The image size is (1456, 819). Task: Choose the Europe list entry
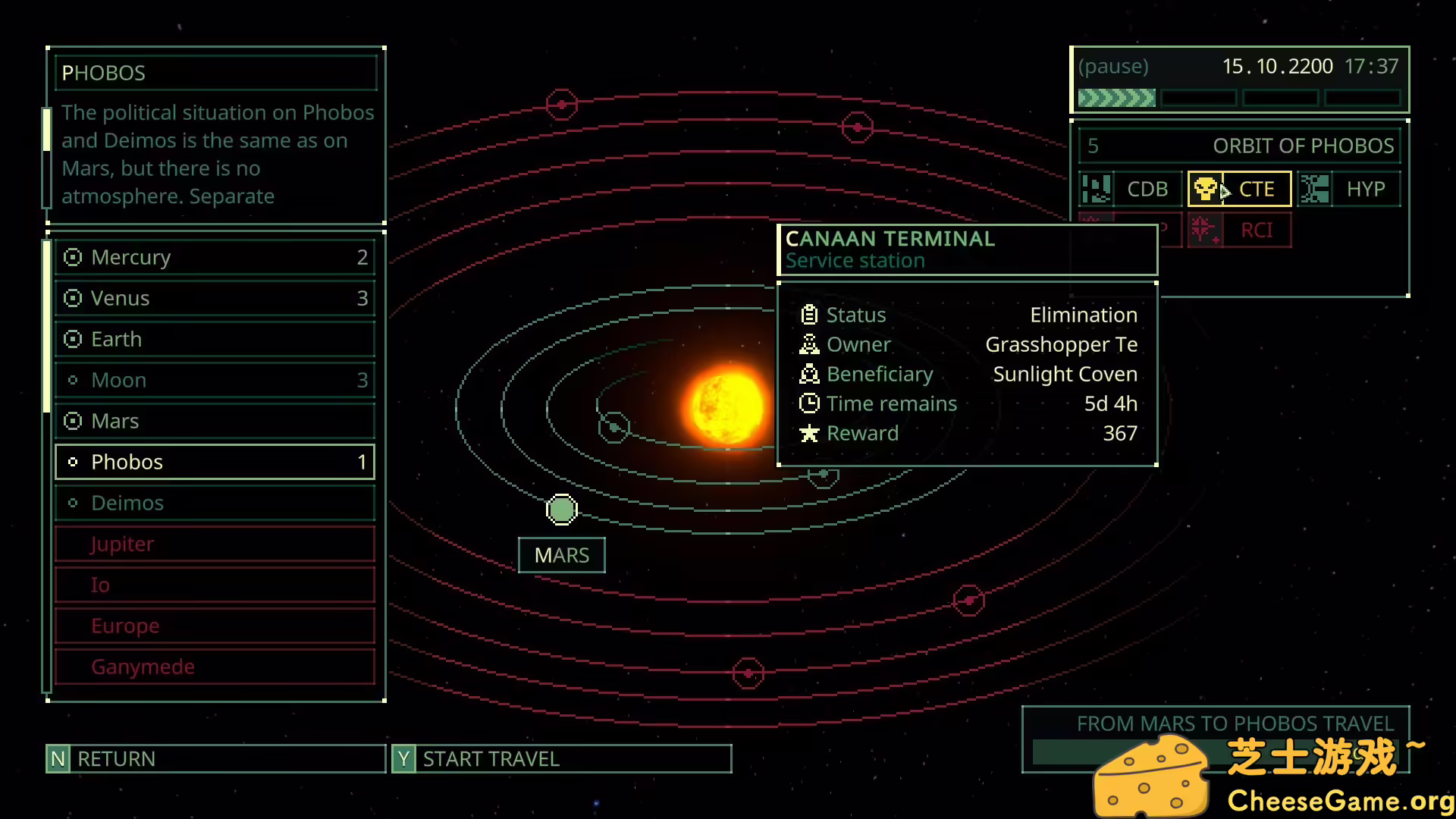[215, 626]
